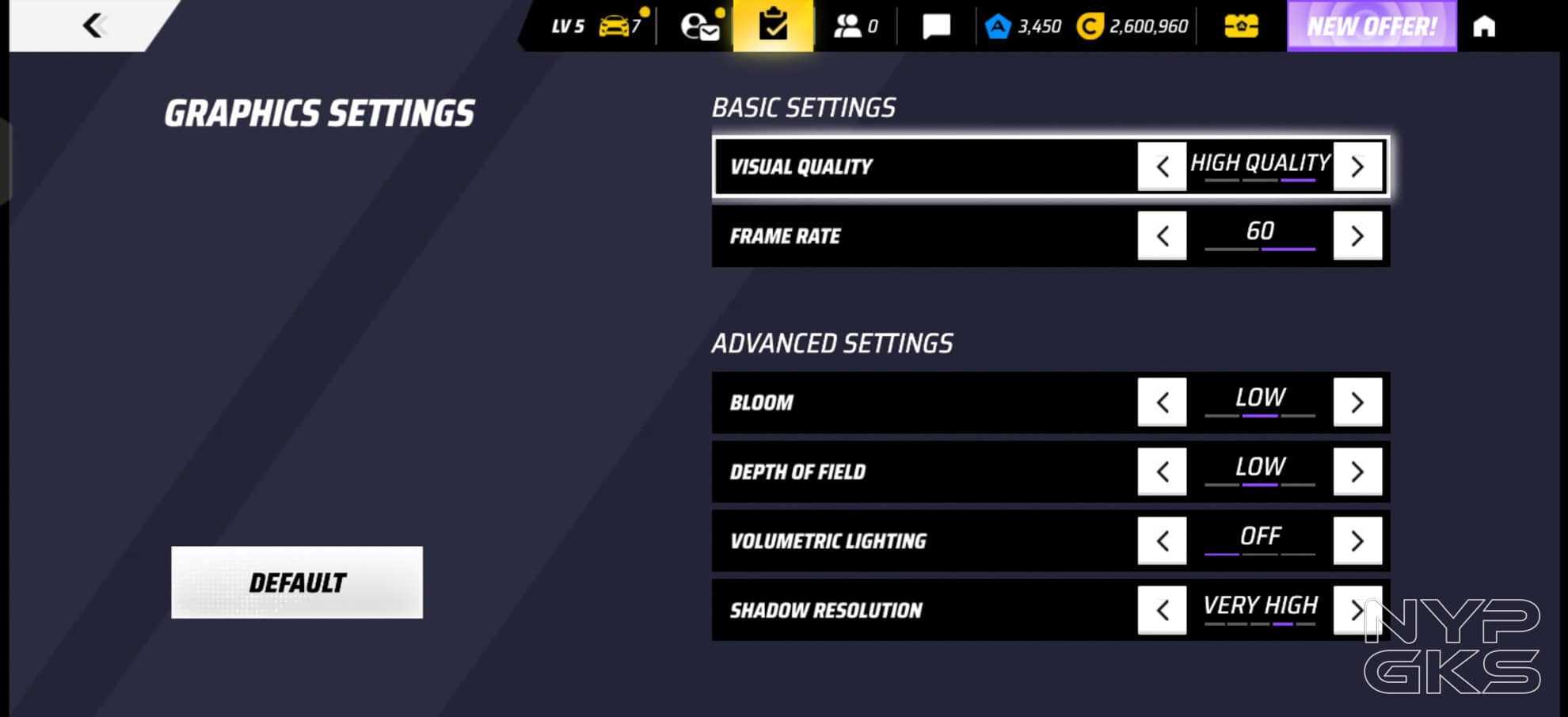Step Bloom setting to the right
Image resolution: width=1568 pixels, height=717 pixels.
pos(1357,402)
